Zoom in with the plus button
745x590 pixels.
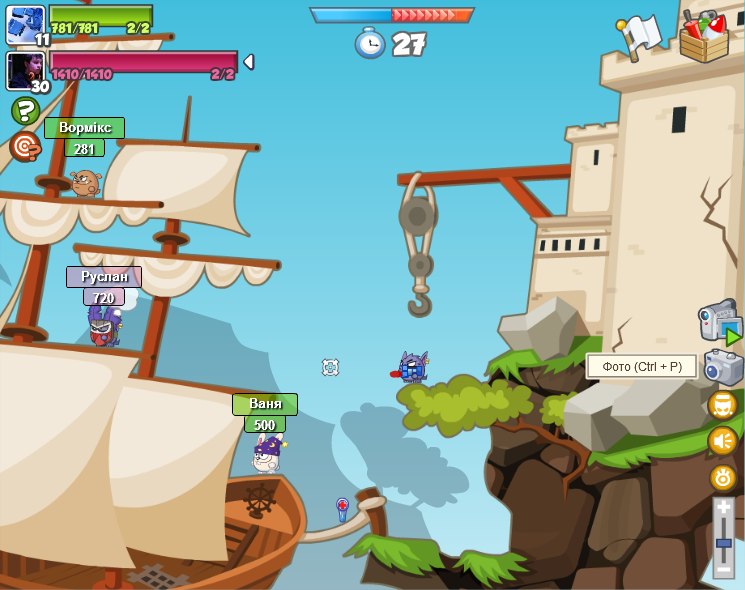723,509
